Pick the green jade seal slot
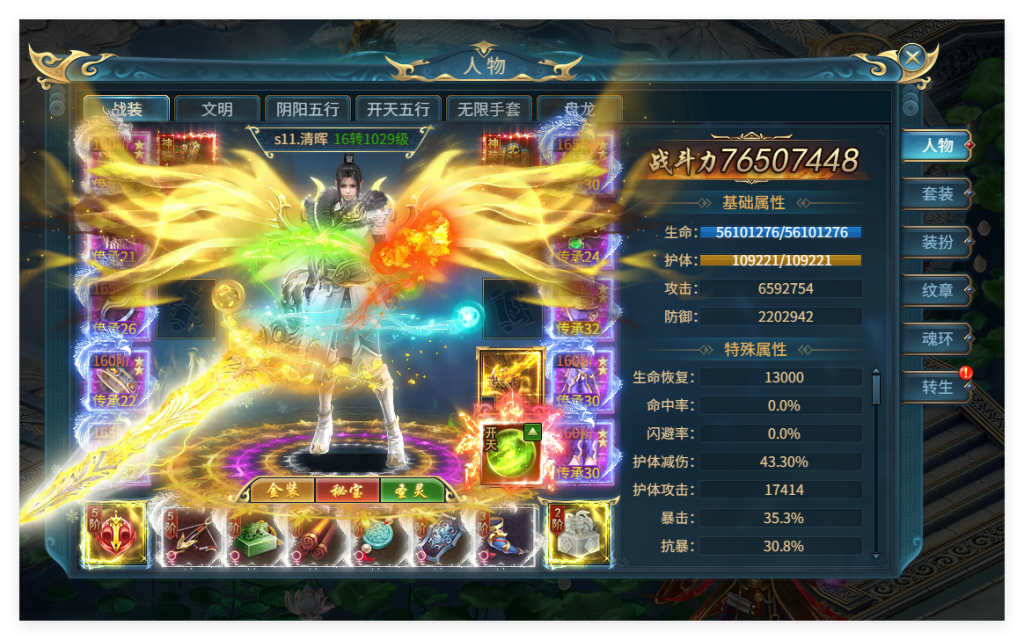This screenshot has height=640, width=1024. point(256,536)
